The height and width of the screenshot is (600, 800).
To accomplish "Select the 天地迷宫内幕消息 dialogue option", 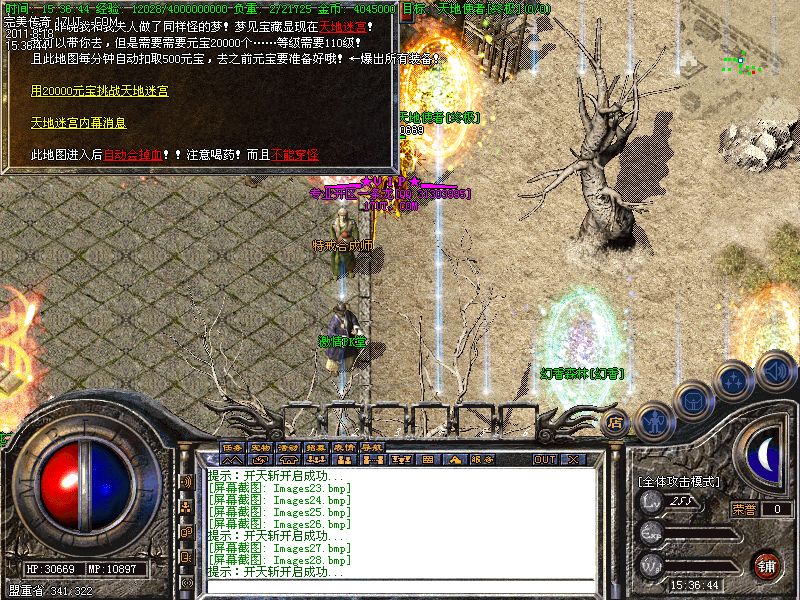I will pos(77,123).
